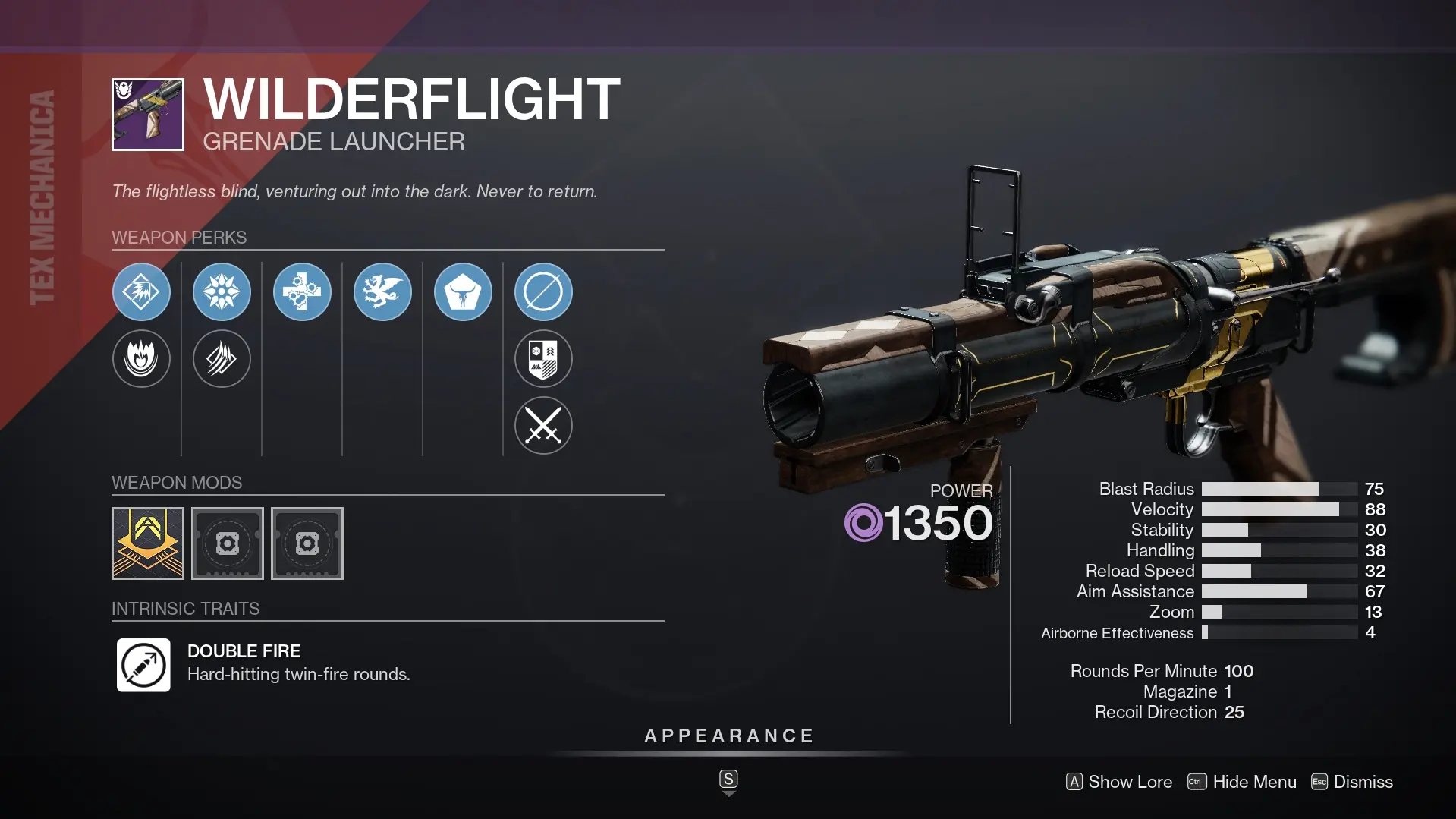Viewport: 1456px width, 819px height.
Task: Select the top barrel perk in the first column
Action: (142, 291)
